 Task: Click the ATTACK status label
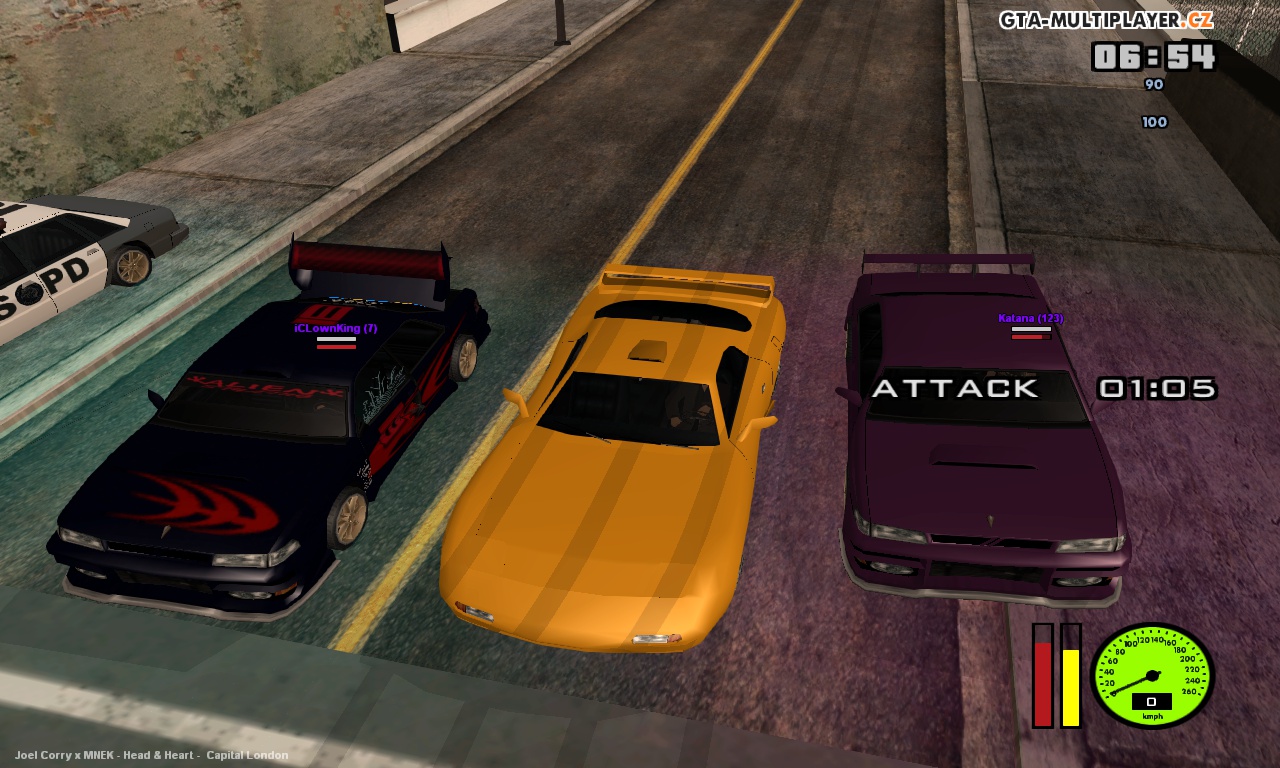[x=957, y=388]
